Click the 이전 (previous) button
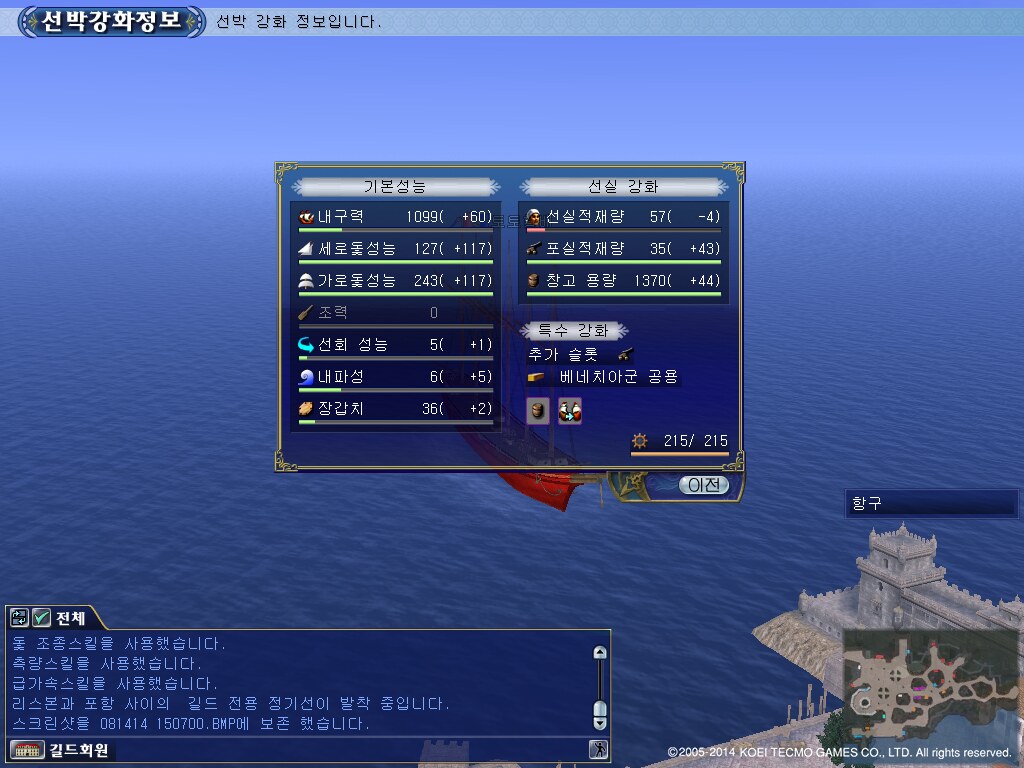The width and height of the screenshot is (1024, 768). pos(704,485)
